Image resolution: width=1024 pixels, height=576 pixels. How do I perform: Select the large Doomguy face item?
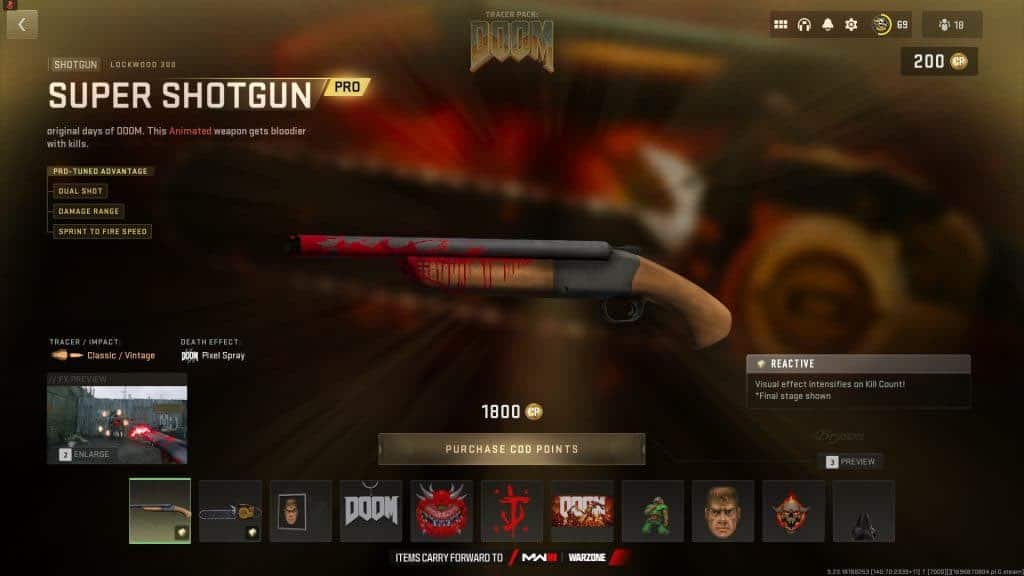coord(723,511)
